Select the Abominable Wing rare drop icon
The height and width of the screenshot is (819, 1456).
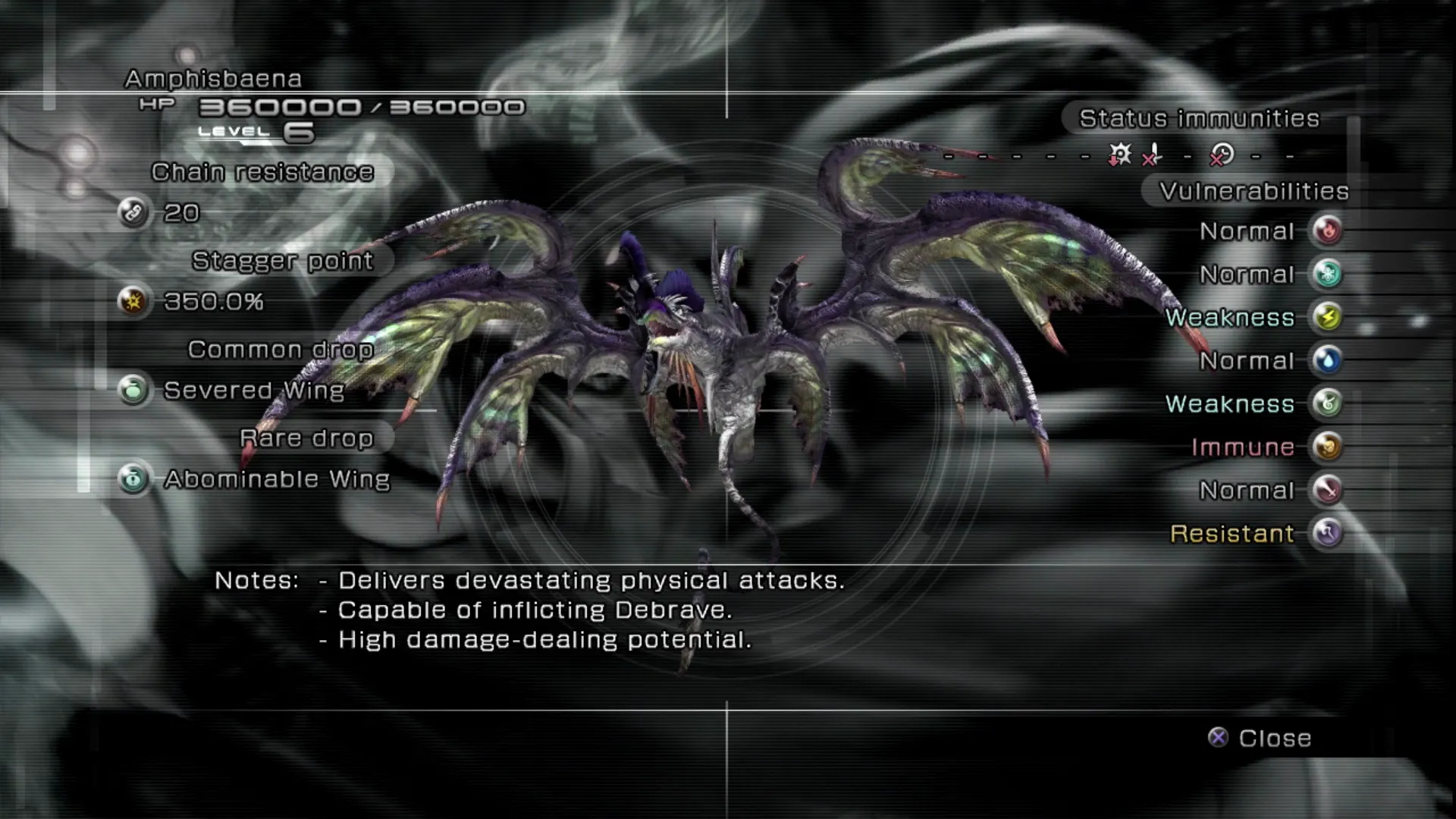[x=133, y=479]
